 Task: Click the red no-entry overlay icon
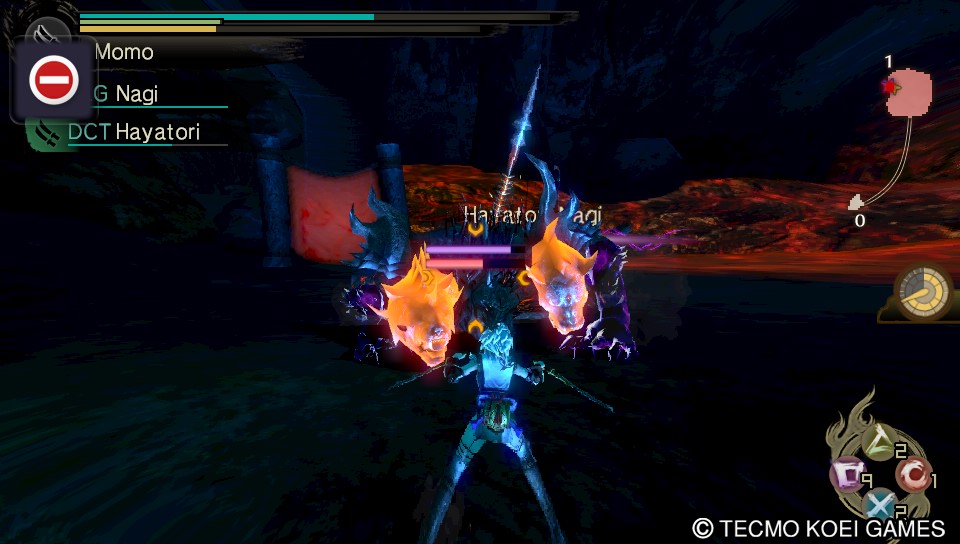(x=53, y=80)
